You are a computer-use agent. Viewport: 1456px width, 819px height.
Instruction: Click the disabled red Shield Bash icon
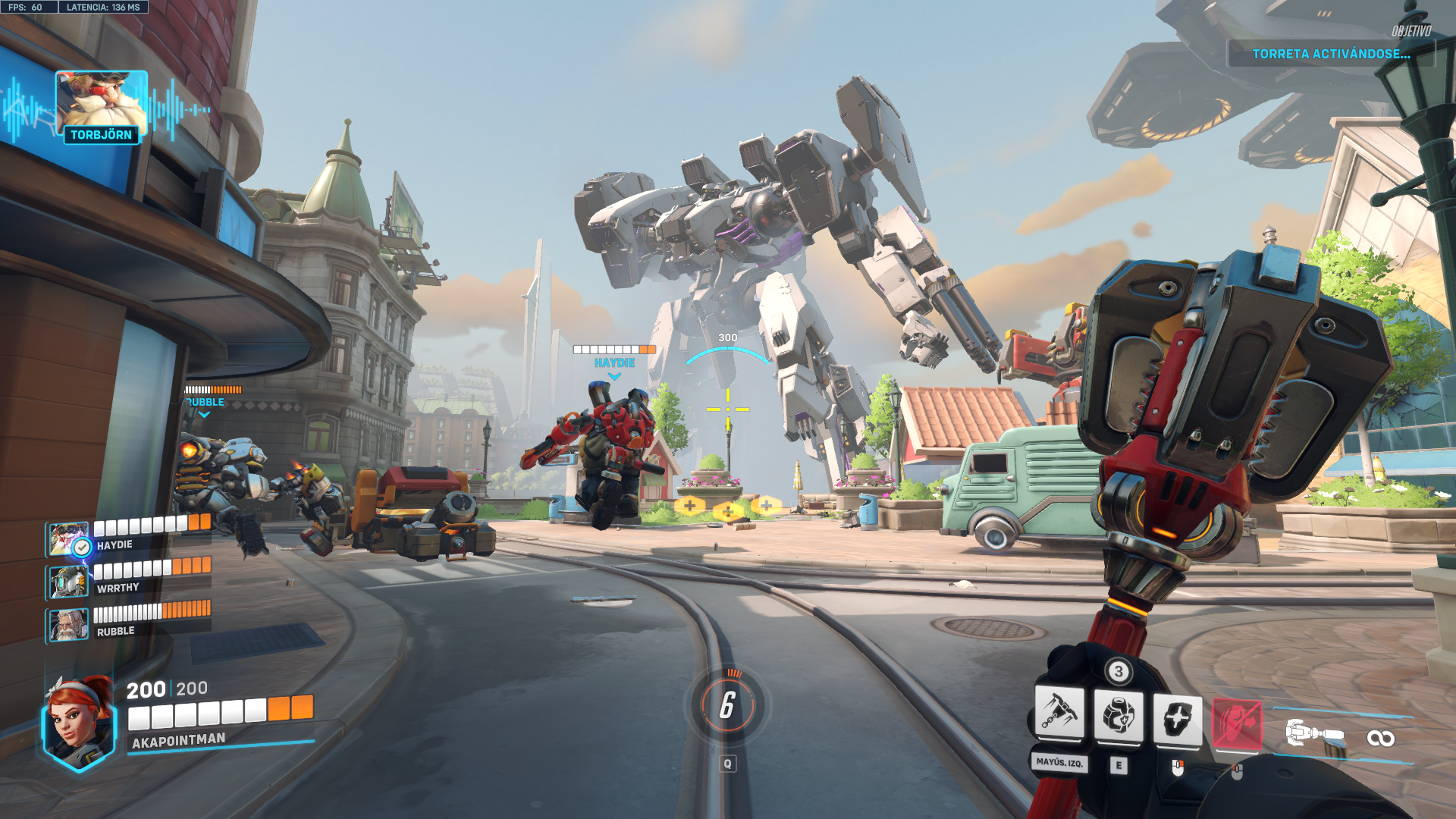[1237, 724]
